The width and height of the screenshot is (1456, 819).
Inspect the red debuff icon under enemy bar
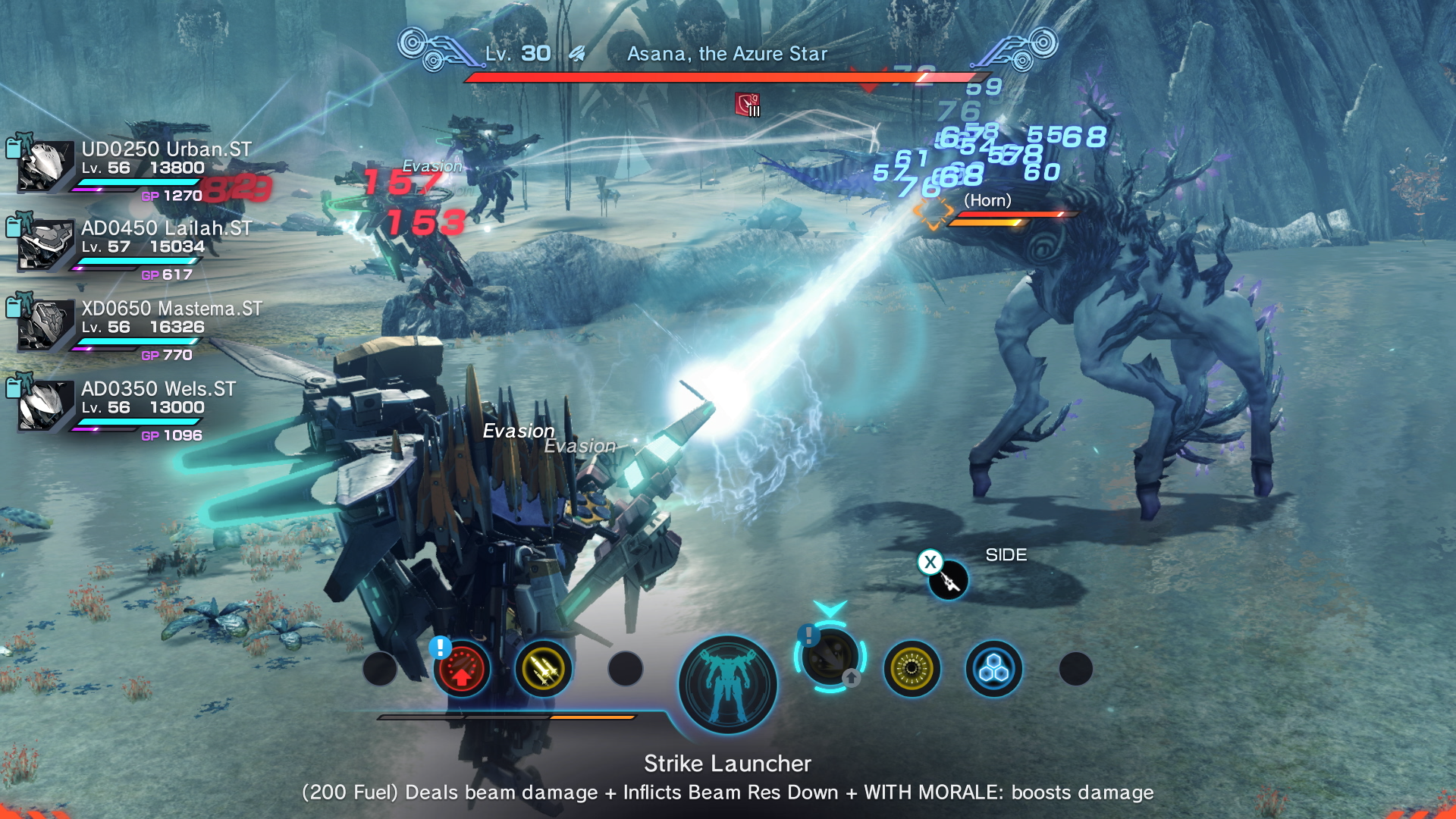747,105
